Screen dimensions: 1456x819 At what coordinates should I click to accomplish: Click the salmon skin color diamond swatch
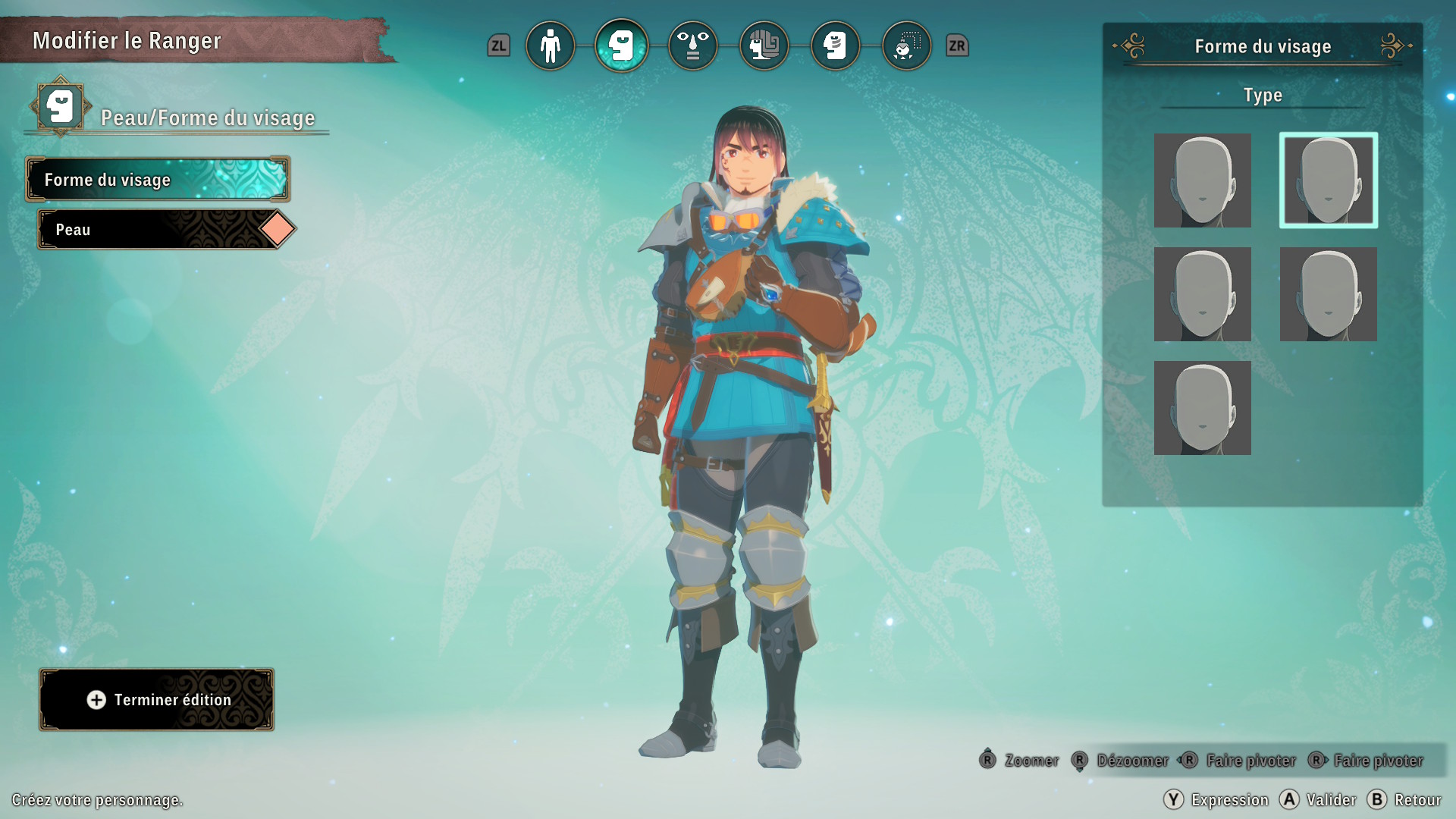[x=278, y=229]
